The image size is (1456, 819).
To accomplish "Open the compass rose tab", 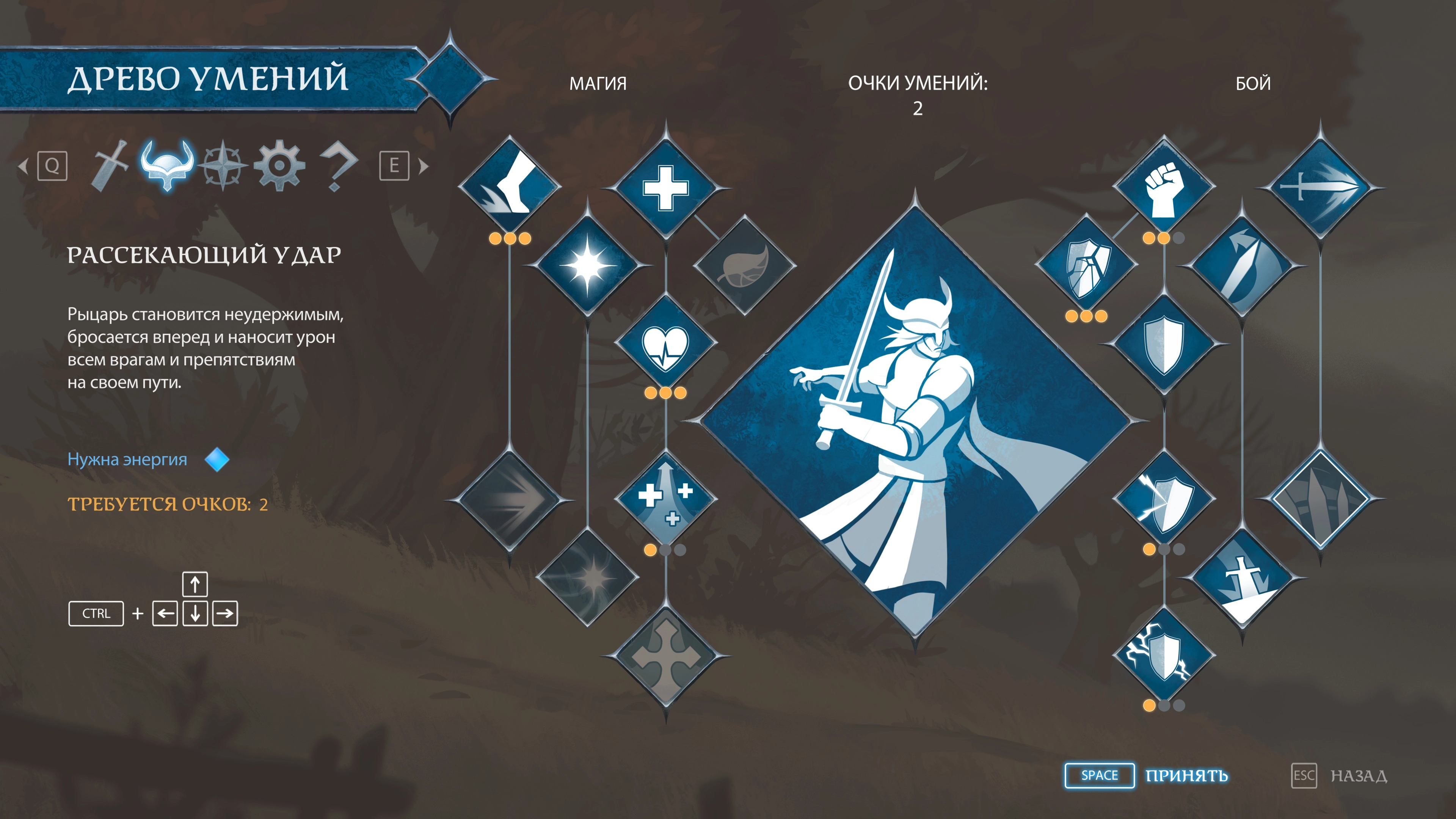I will click(x=223, y=166).
